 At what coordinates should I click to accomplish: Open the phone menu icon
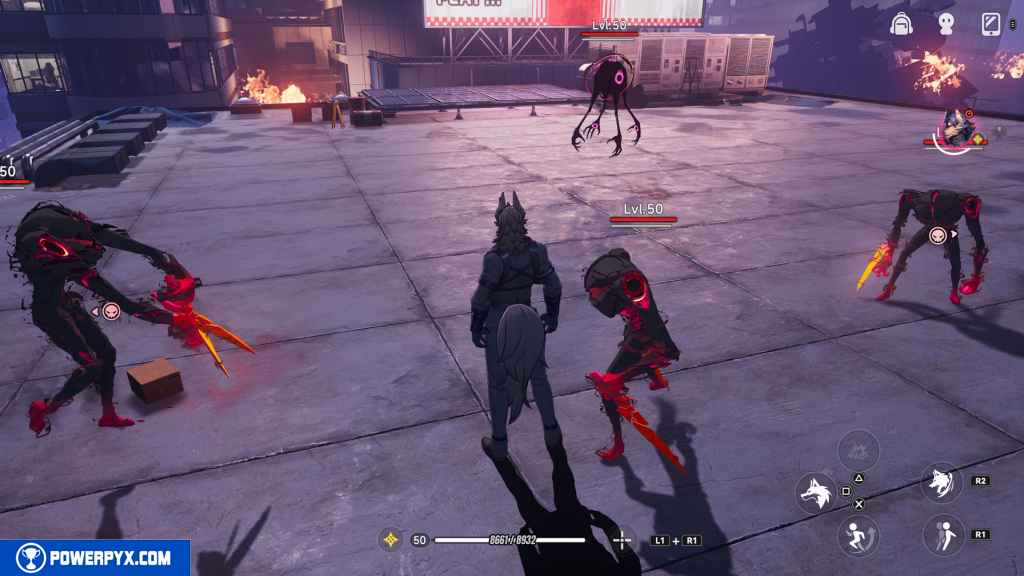pyautogui.click(x=991, y=24)
